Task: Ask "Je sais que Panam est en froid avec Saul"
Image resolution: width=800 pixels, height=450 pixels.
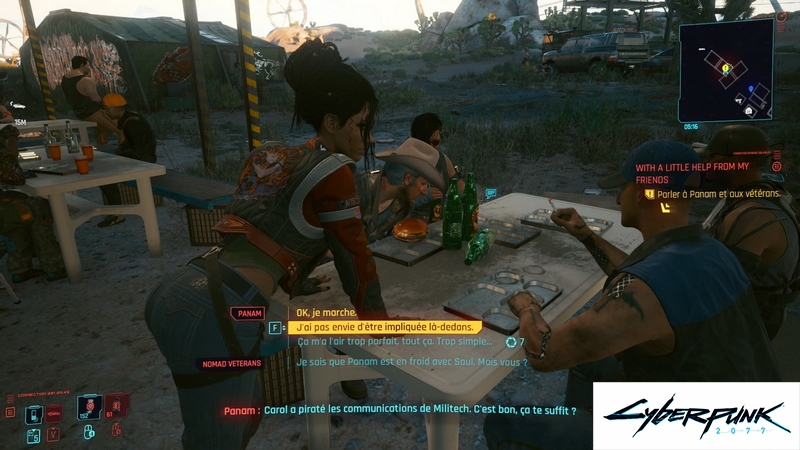Action: (x=411, y=362)
